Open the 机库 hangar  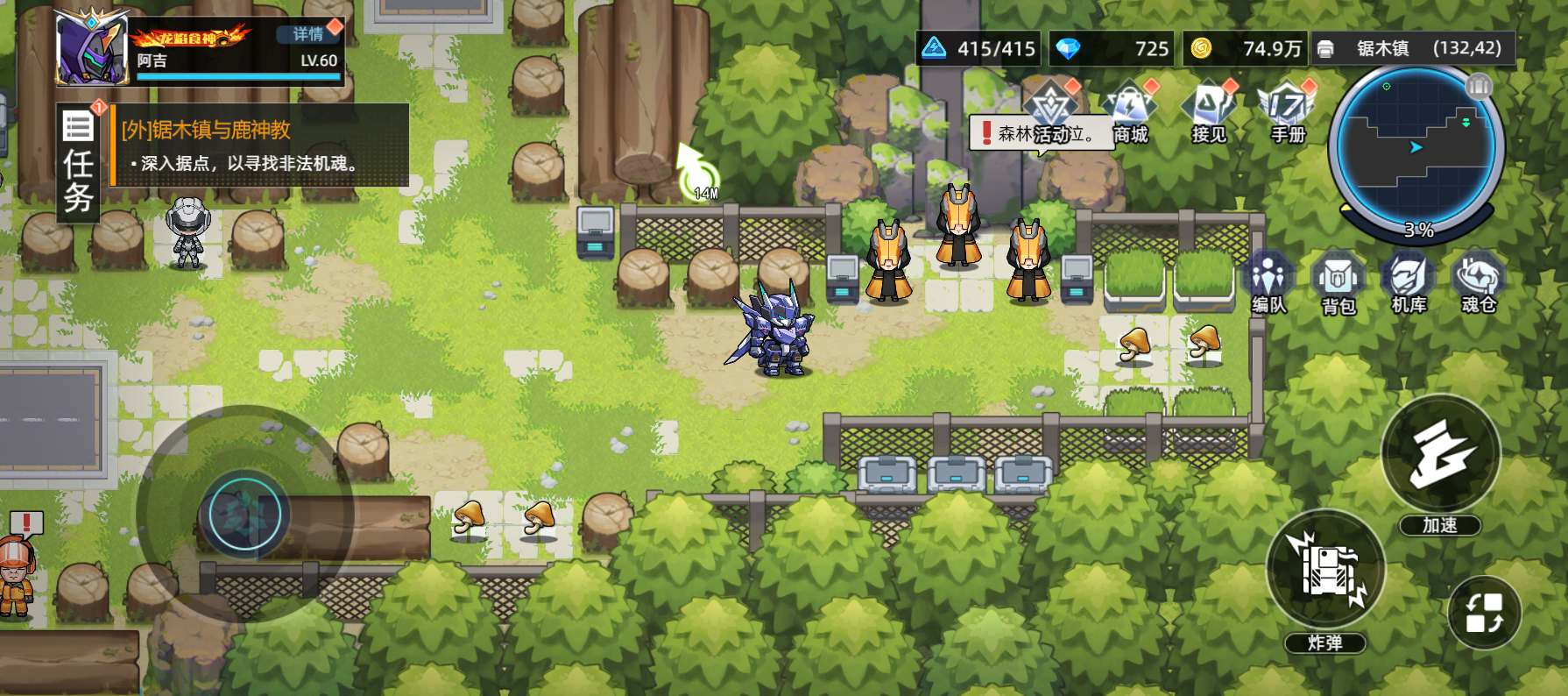coord(1409,282)
